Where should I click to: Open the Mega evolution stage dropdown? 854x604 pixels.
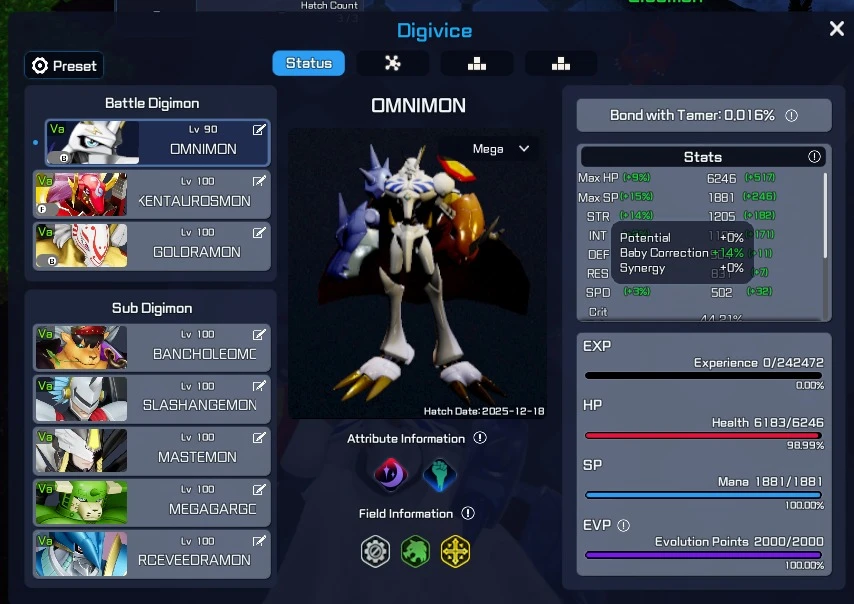[501, 149]
